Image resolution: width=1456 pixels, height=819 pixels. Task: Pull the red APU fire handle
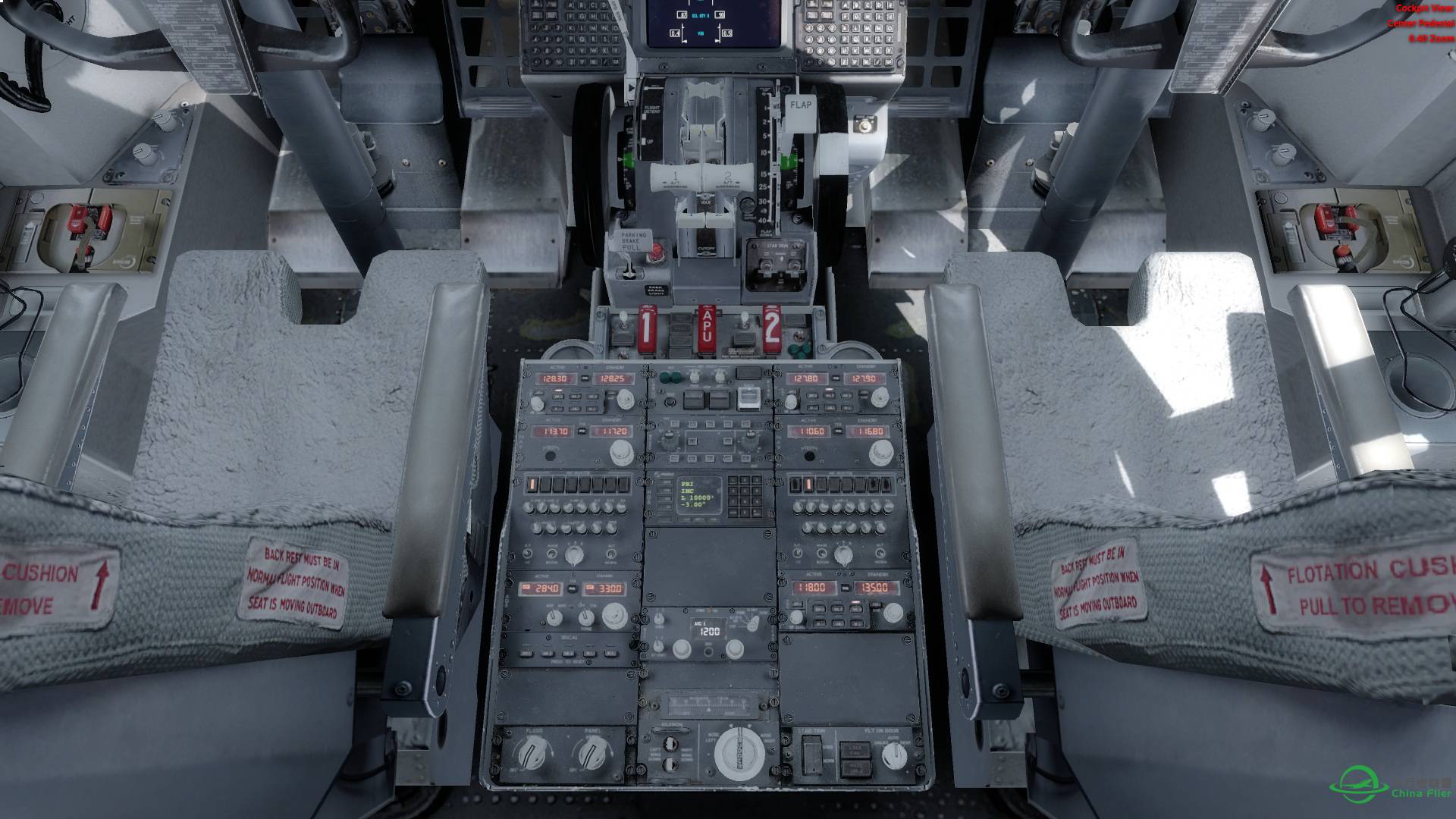(708, 331)
